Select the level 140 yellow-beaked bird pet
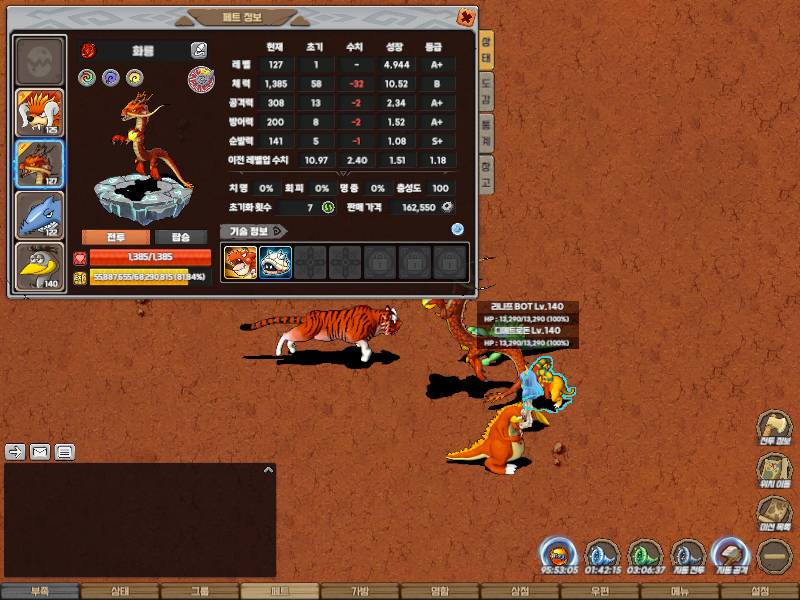Image resolution: width=800 pixels, height=600 pixels. [40, 266]
